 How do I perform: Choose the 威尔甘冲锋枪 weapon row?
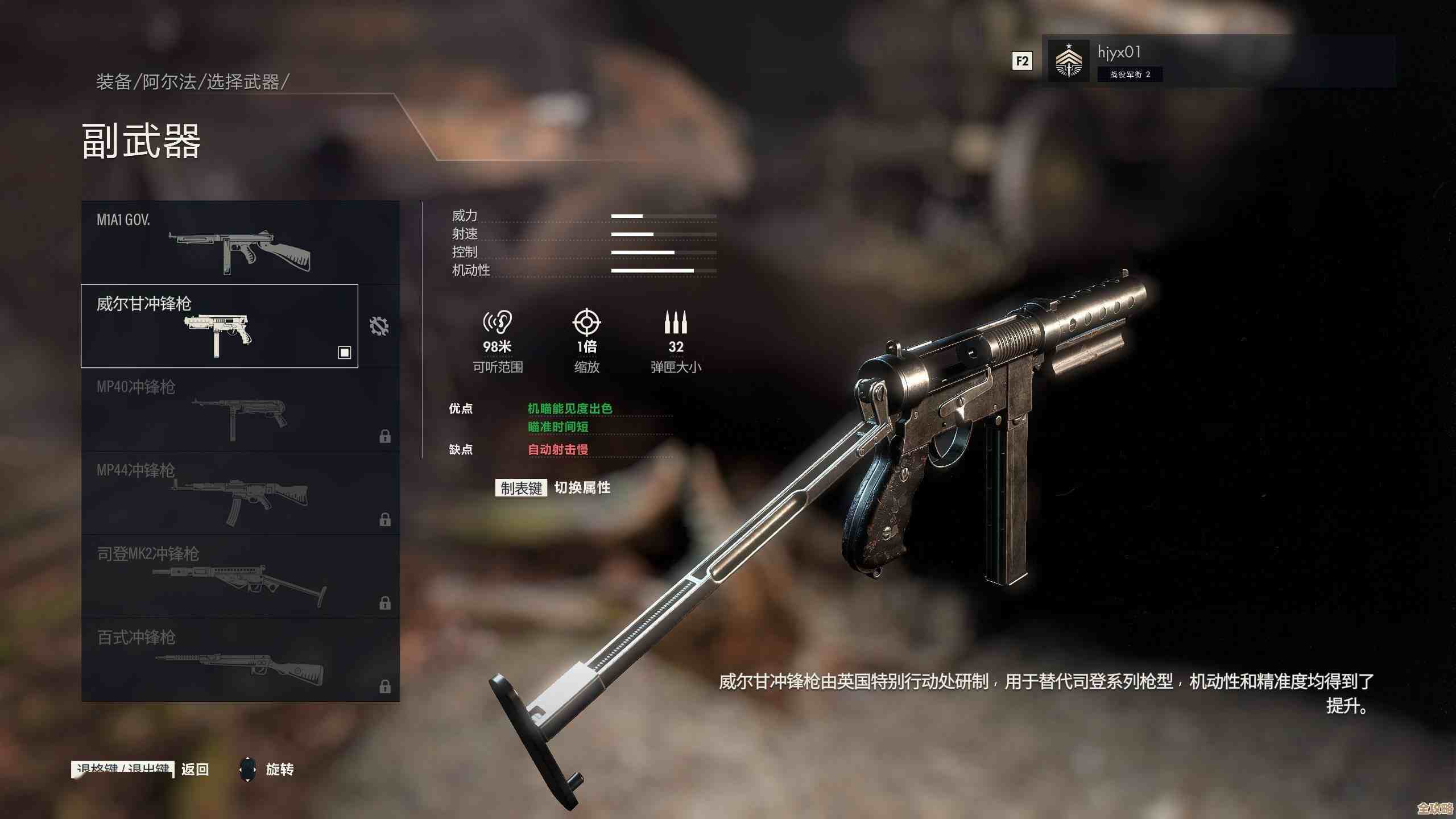[x=220, y=326]
